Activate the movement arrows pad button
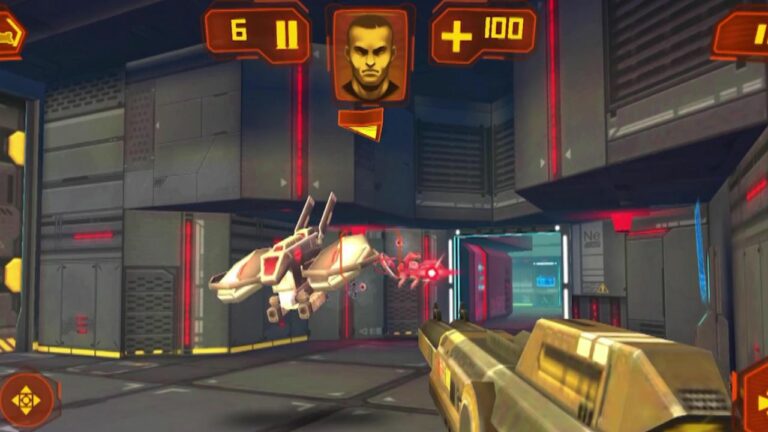This screenshot has height=432, width=768. click(x=25, y=399)
